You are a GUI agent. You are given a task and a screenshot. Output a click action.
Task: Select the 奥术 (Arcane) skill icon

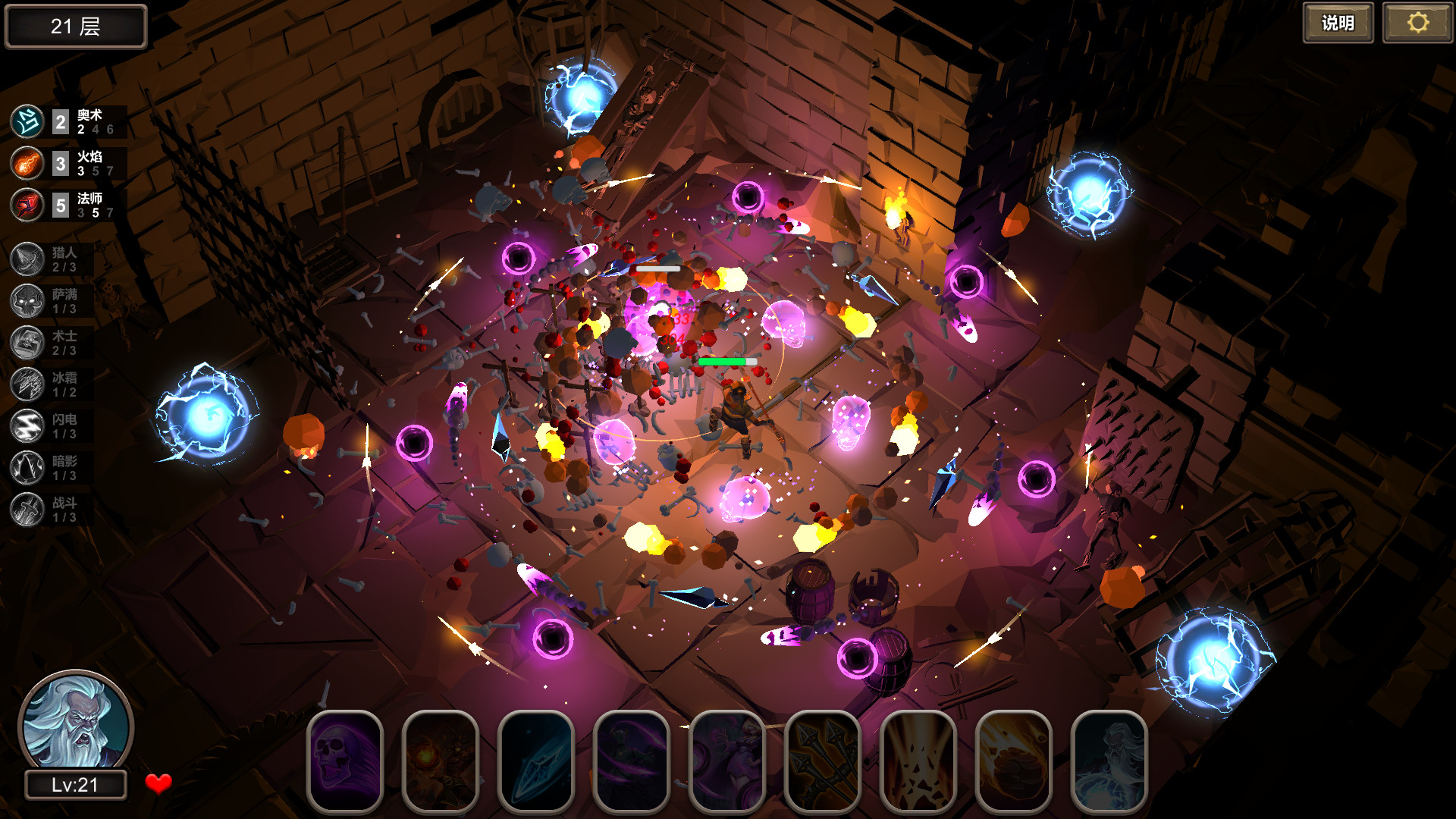(27, 119)
